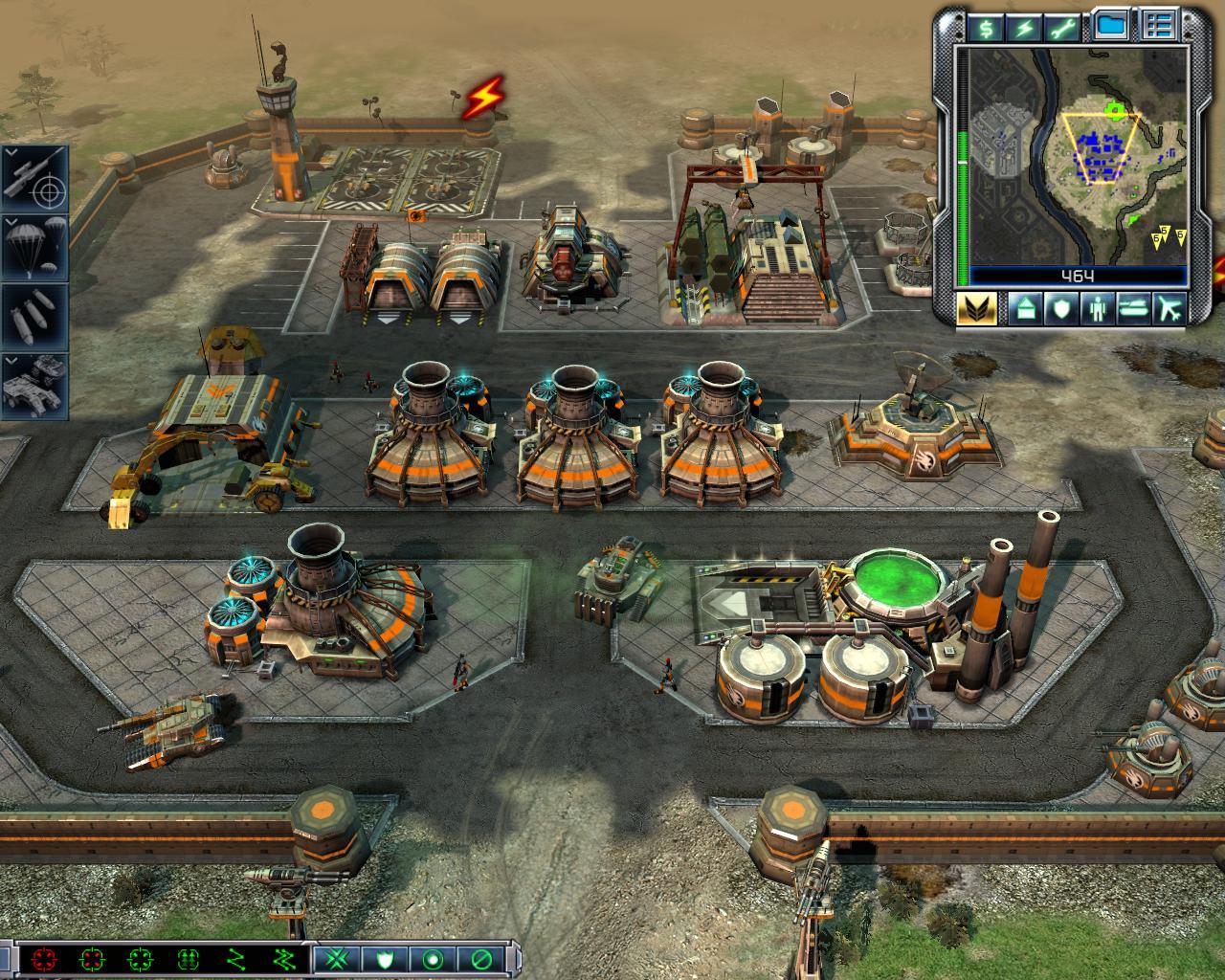Select the gold chevron rank tab
1225x980 pixels.
[977, 308]
